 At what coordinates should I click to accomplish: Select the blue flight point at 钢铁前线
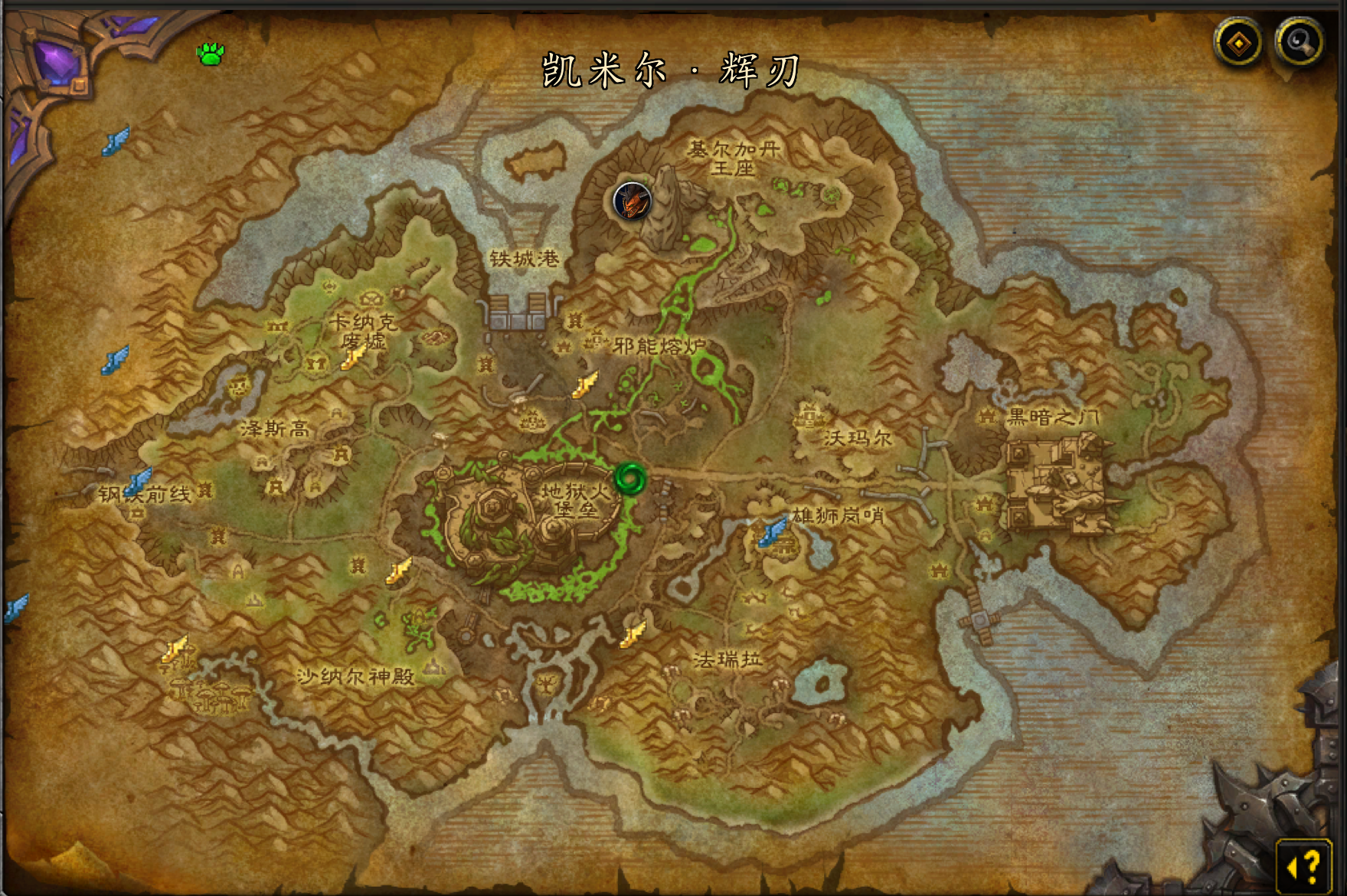(x=139, y=481)
